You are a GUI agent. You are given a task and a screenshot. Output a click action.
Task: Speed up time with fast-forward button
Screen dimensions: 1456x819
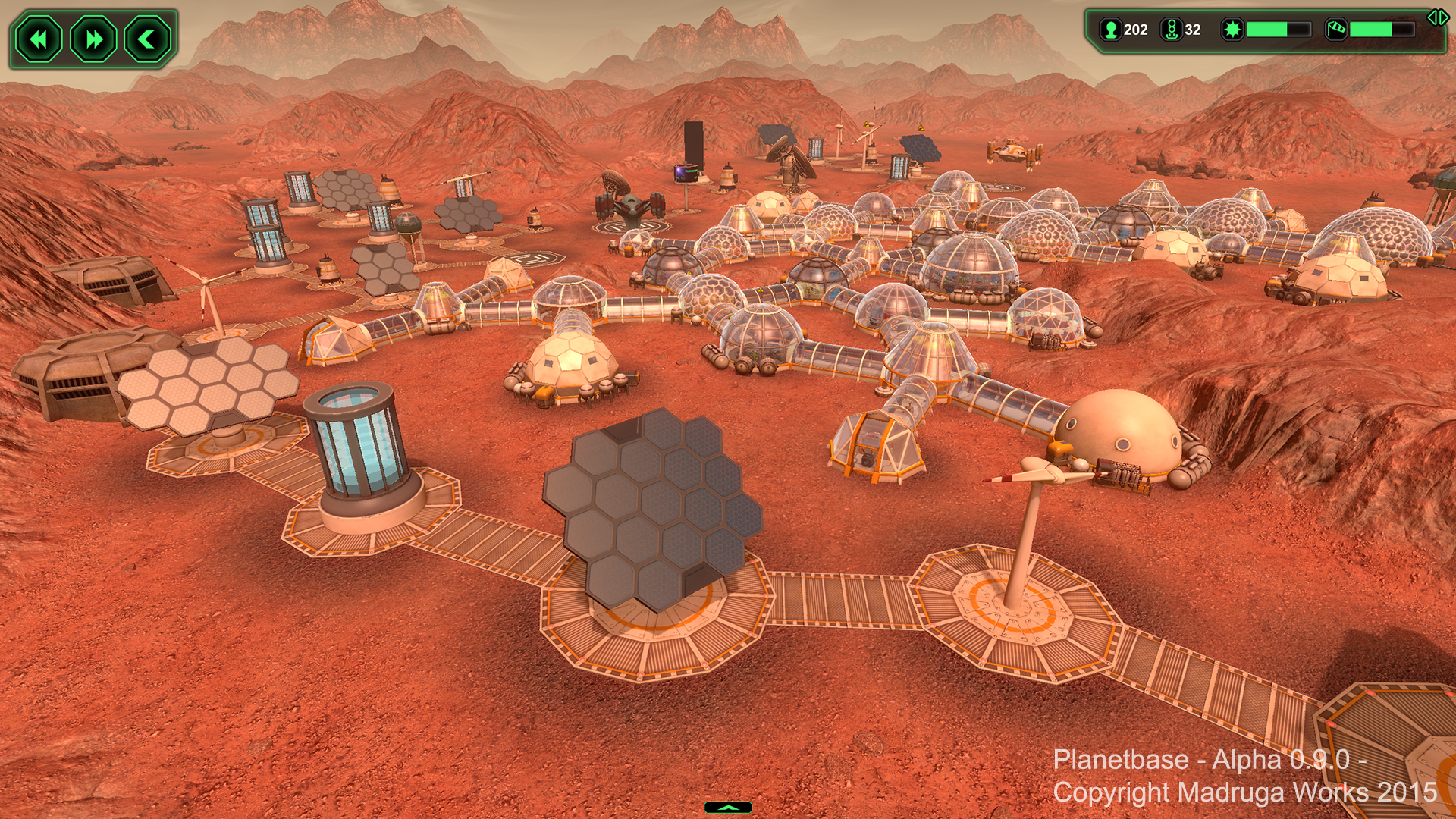(93, 39)
